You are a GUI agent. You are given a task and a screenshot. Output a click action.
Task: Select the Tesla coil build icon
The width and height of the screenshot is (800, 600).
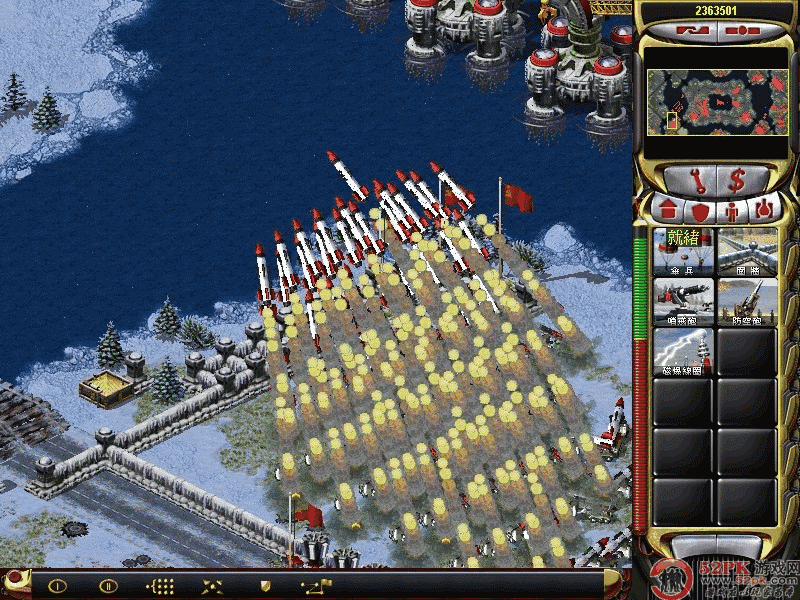point(683,351)
